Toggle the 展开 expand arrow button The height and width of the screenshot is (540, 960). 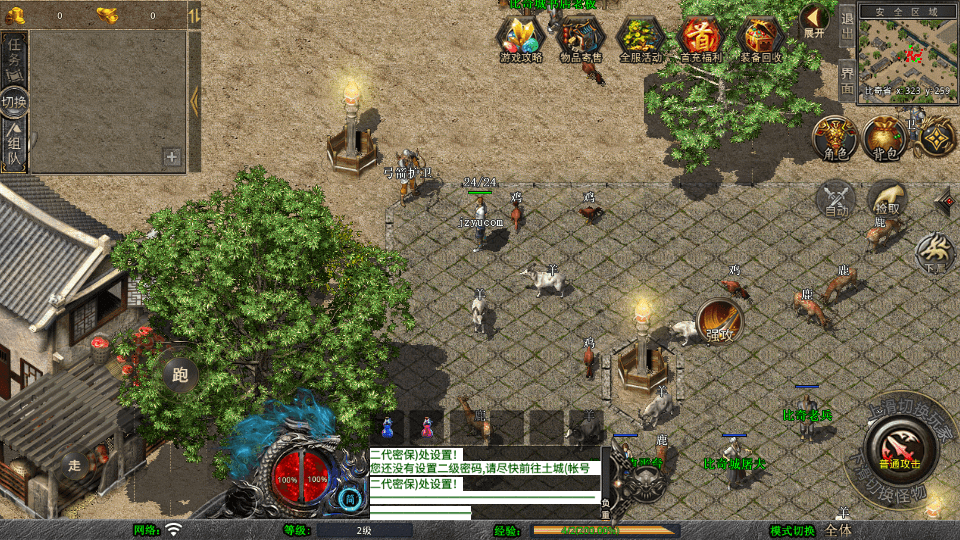[814, 21]
